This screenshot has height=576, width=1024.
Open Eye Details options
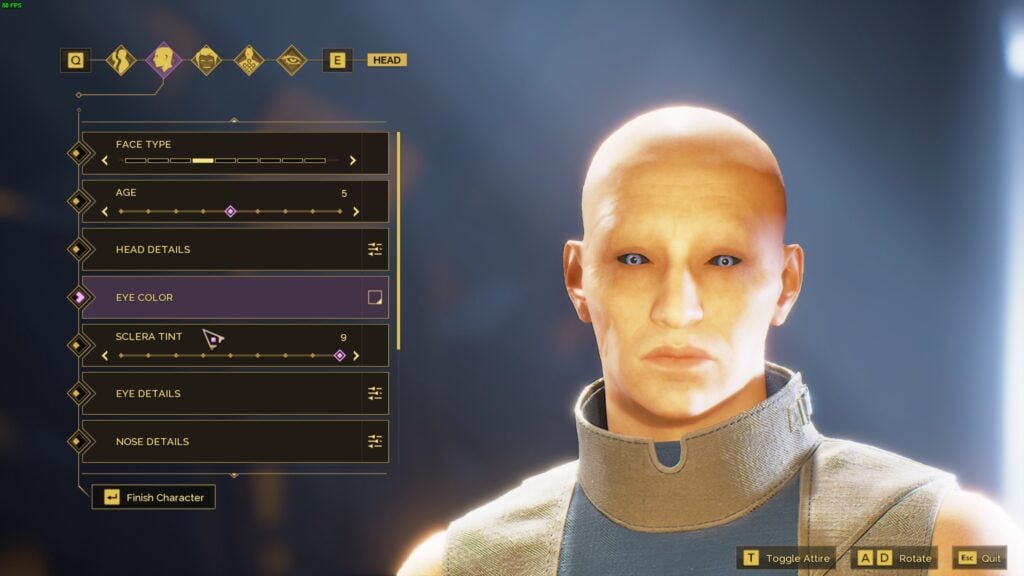[x=375, y=393]
